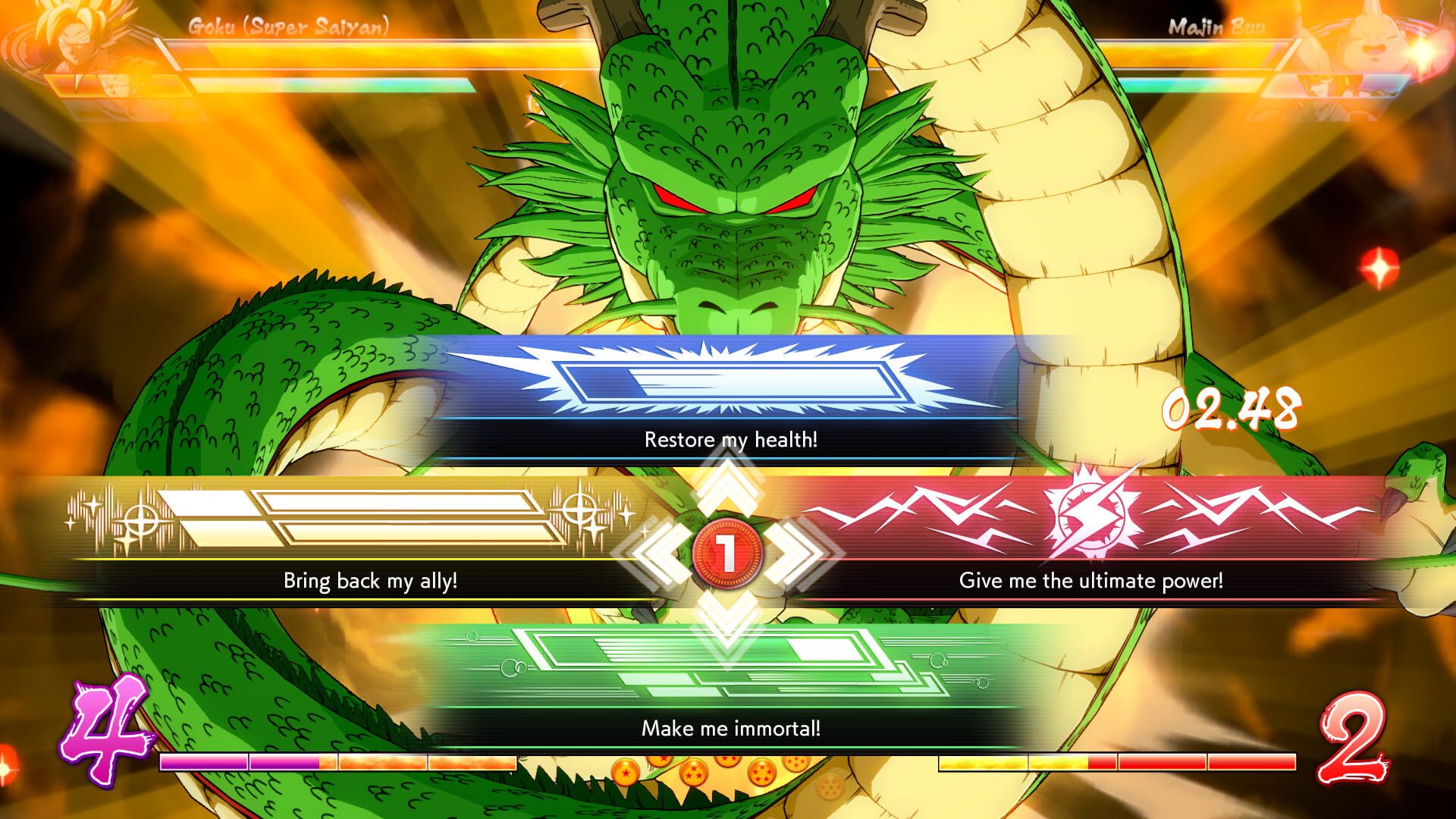Click the upward chevron arrow above the medallion
Image resolution: width=1456 pixels, height=819 pixels.
point(728,485)
